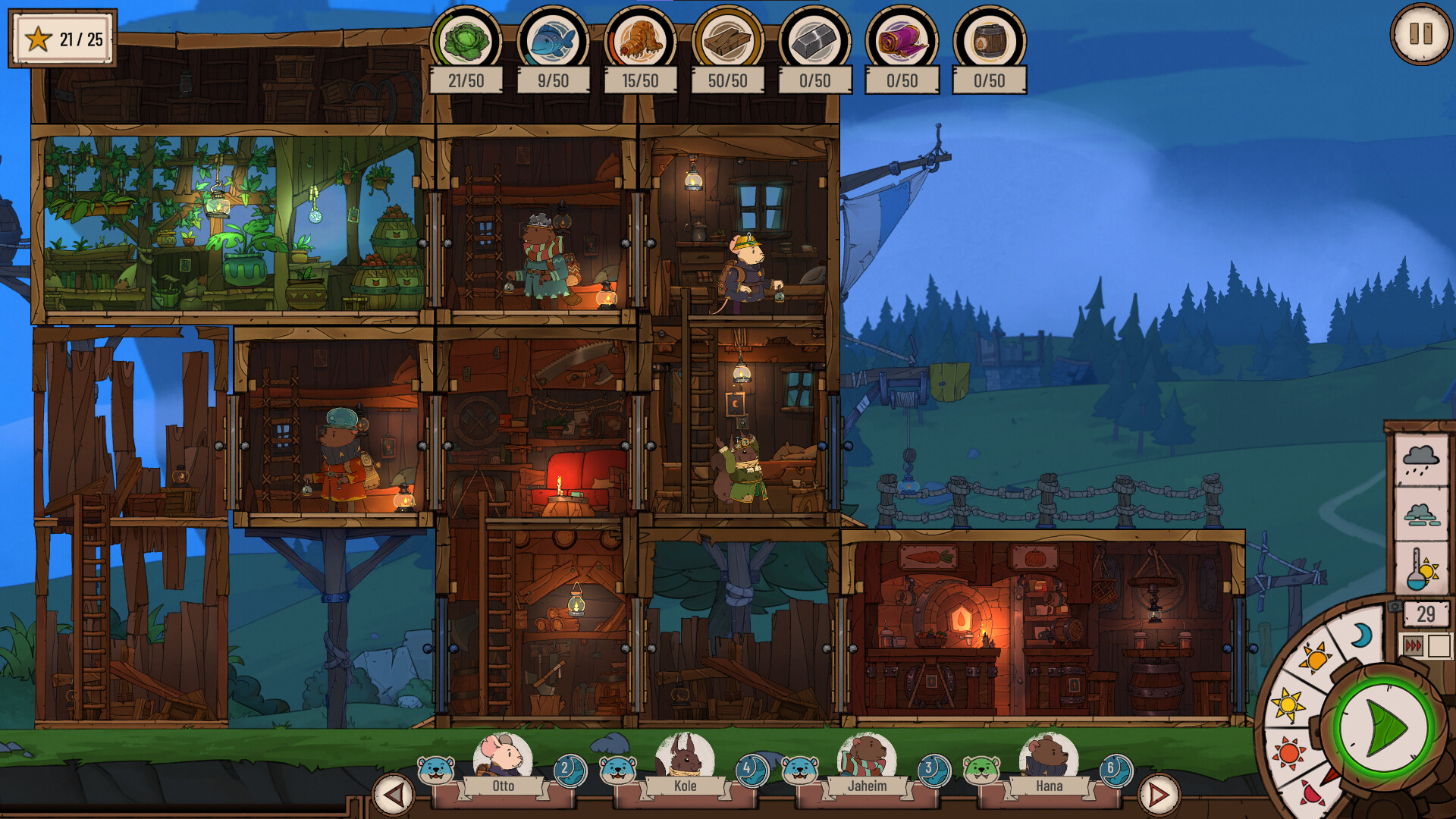Image resolution: width=1456 pixels, height=819 pixels.
Task: Toggle the red fast-forward speed button
Action: [x=1414, y=646]
